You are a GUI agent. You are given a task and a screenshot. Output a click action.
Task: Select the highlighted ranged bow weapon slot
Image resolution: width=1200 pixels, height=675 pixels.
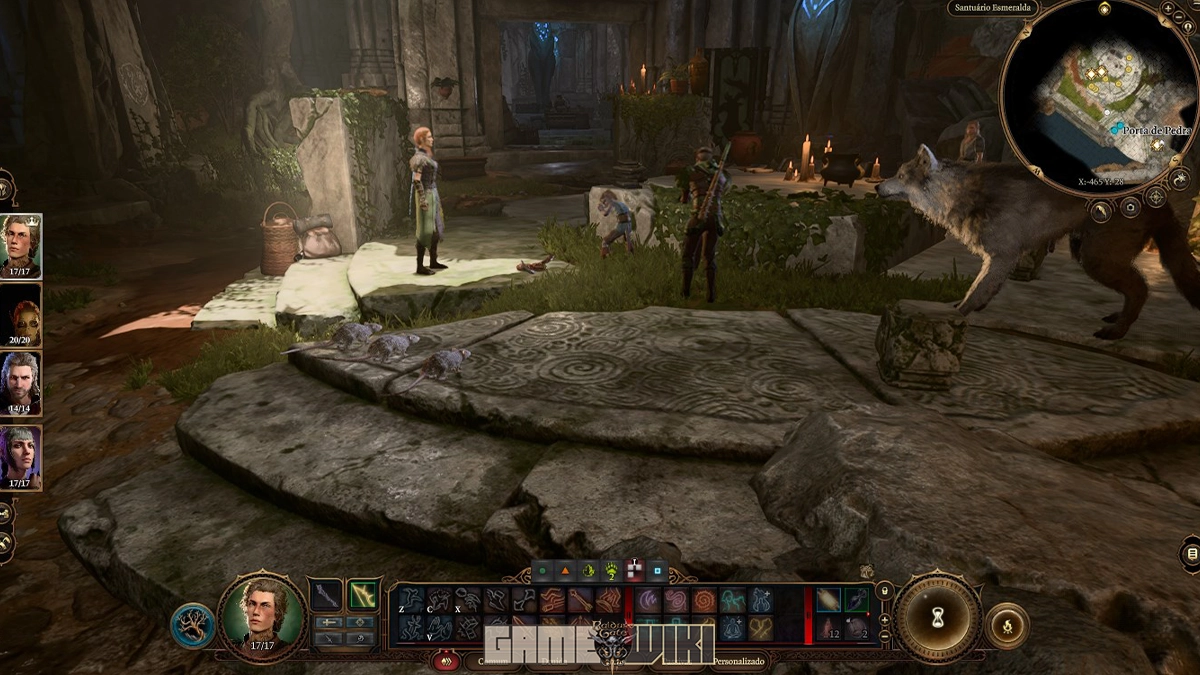362,595
